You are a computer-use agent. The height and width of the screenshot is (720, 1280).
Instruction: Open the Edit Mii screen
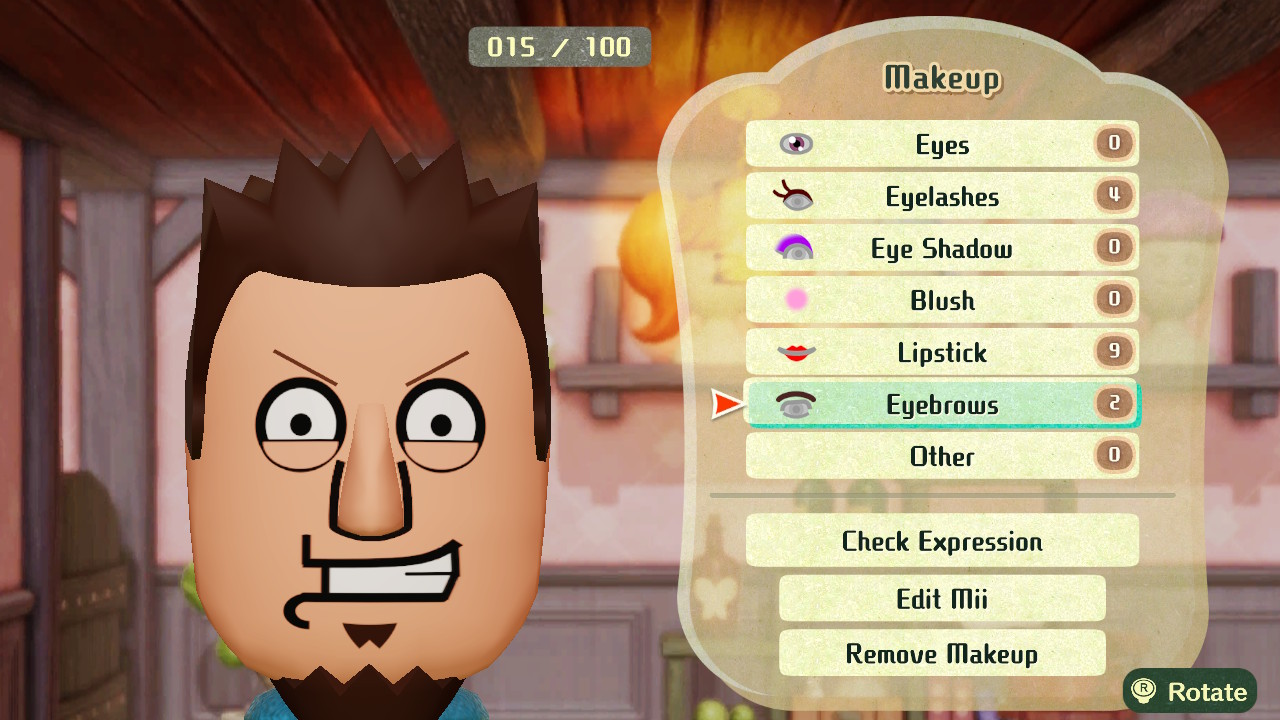click(x=941, y=598)
